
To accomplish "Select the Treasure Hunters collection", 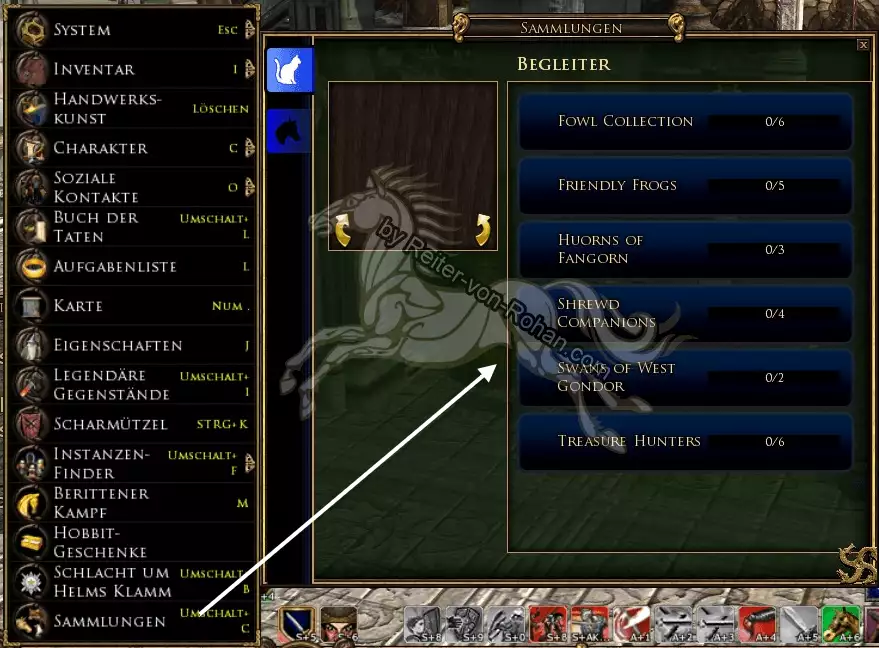I will 685,442.
